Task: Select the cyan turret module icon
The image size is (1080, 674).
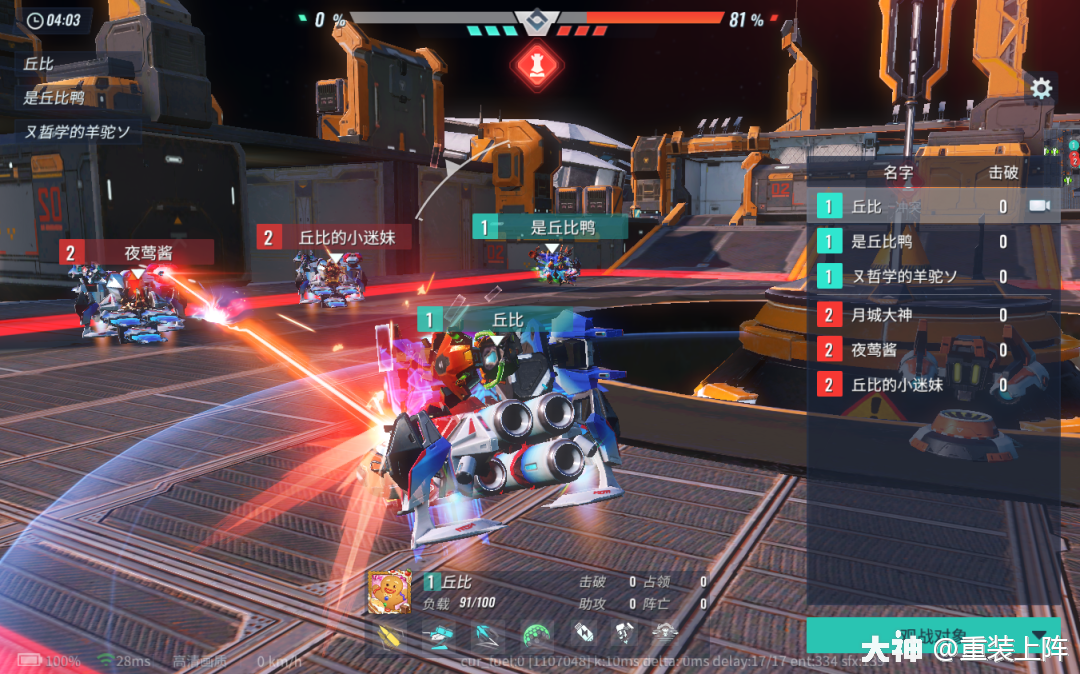Action: 439,634
